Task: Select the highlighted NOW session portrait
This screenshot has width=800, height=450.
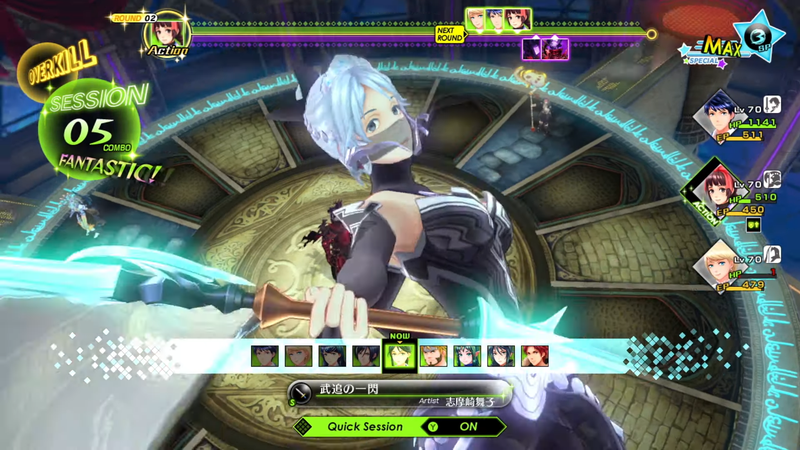Action: pos(398,355)
